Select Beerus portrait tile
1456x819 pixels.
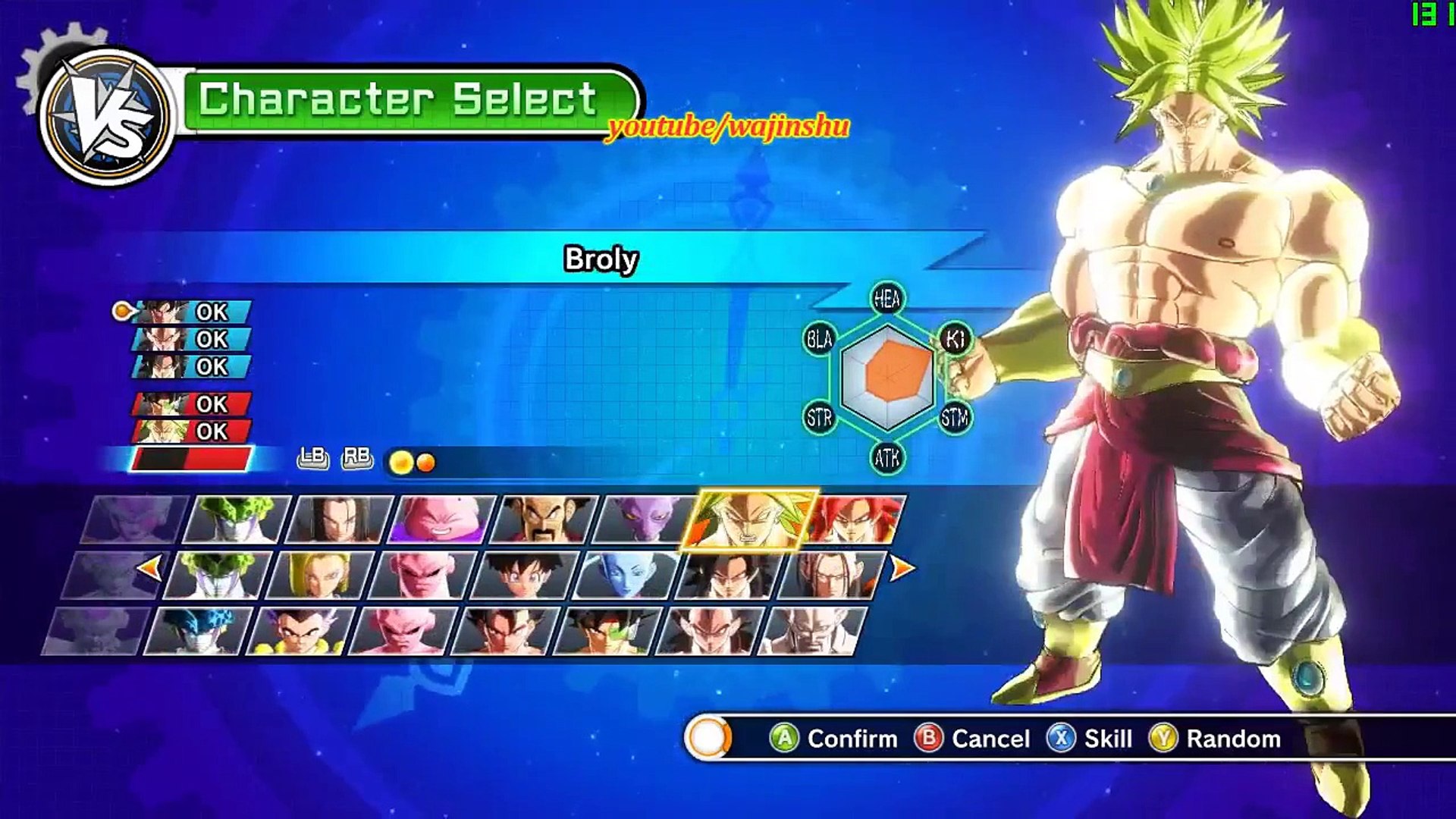point(645,519)
